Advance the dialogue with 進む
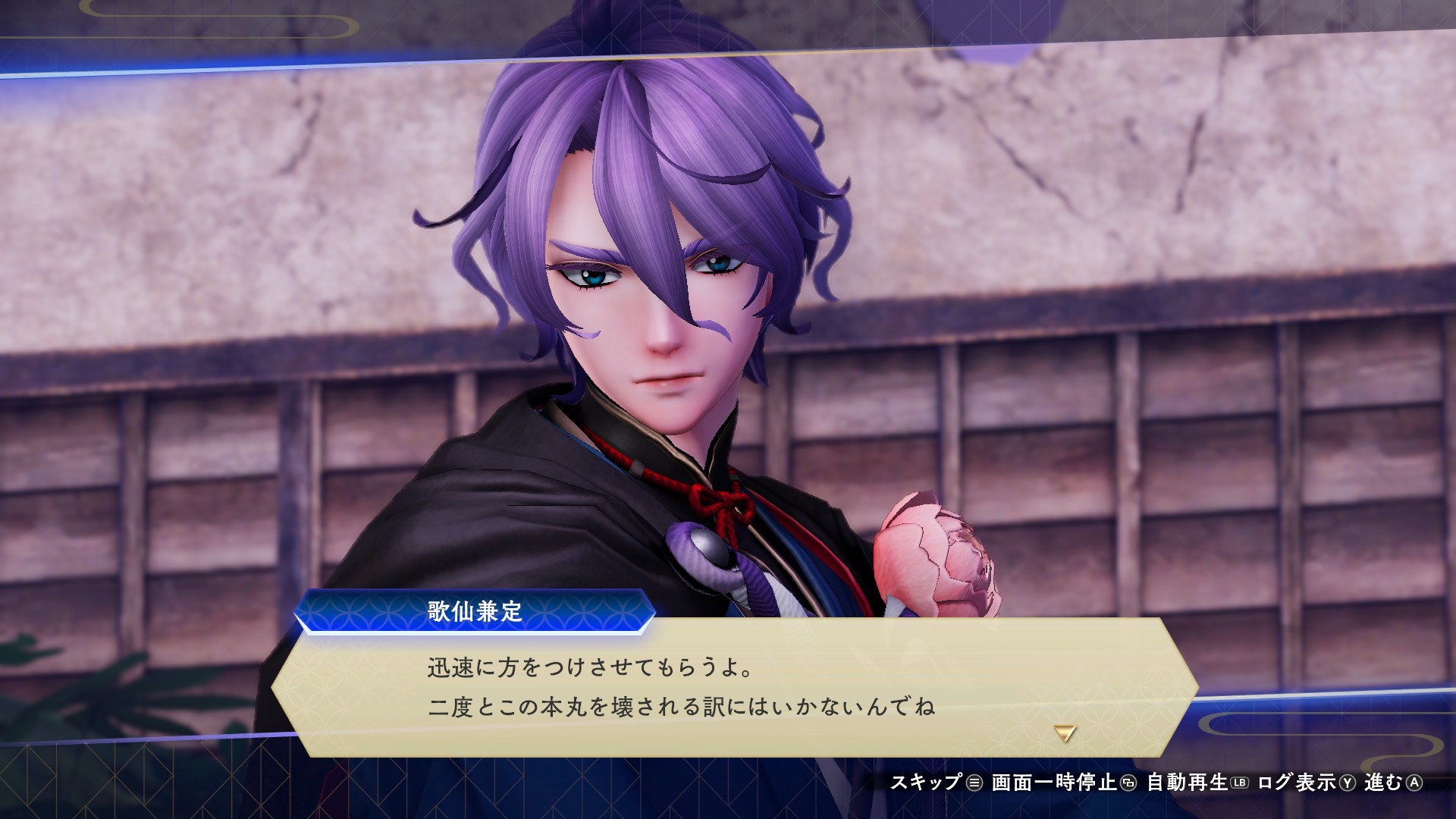 pos(1393,783)
